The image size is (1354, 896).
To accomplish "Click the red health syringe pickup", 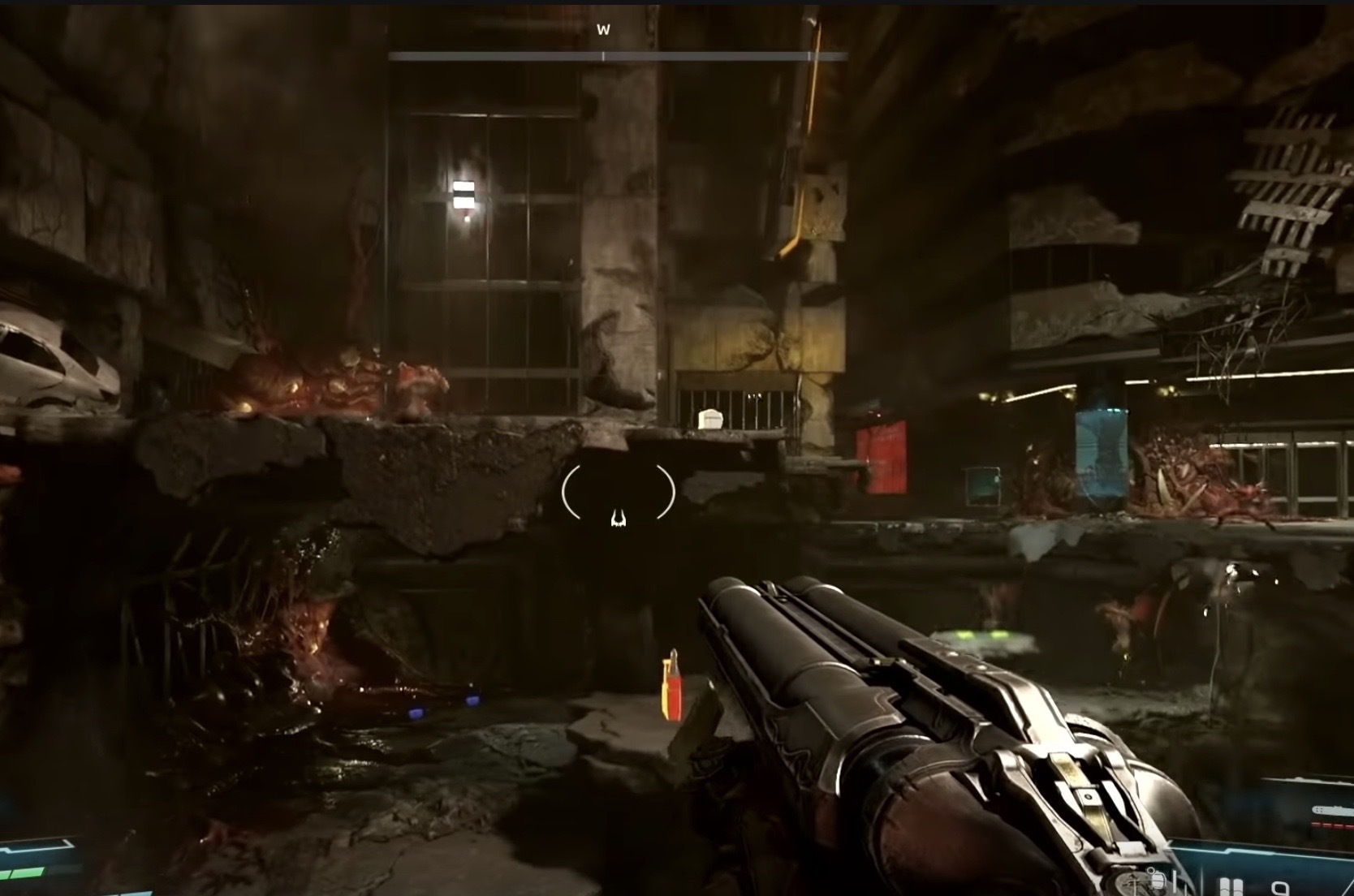I will coord(671,690).
